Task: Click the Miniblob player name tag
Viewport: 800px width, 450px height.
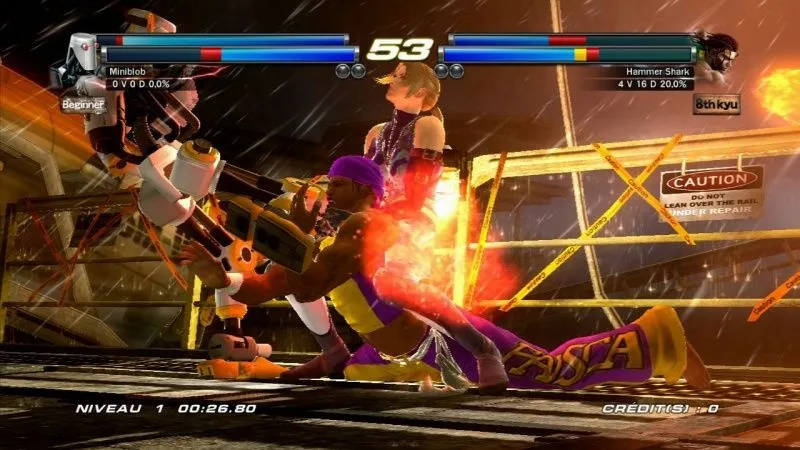Action: (x=133, y=72)
